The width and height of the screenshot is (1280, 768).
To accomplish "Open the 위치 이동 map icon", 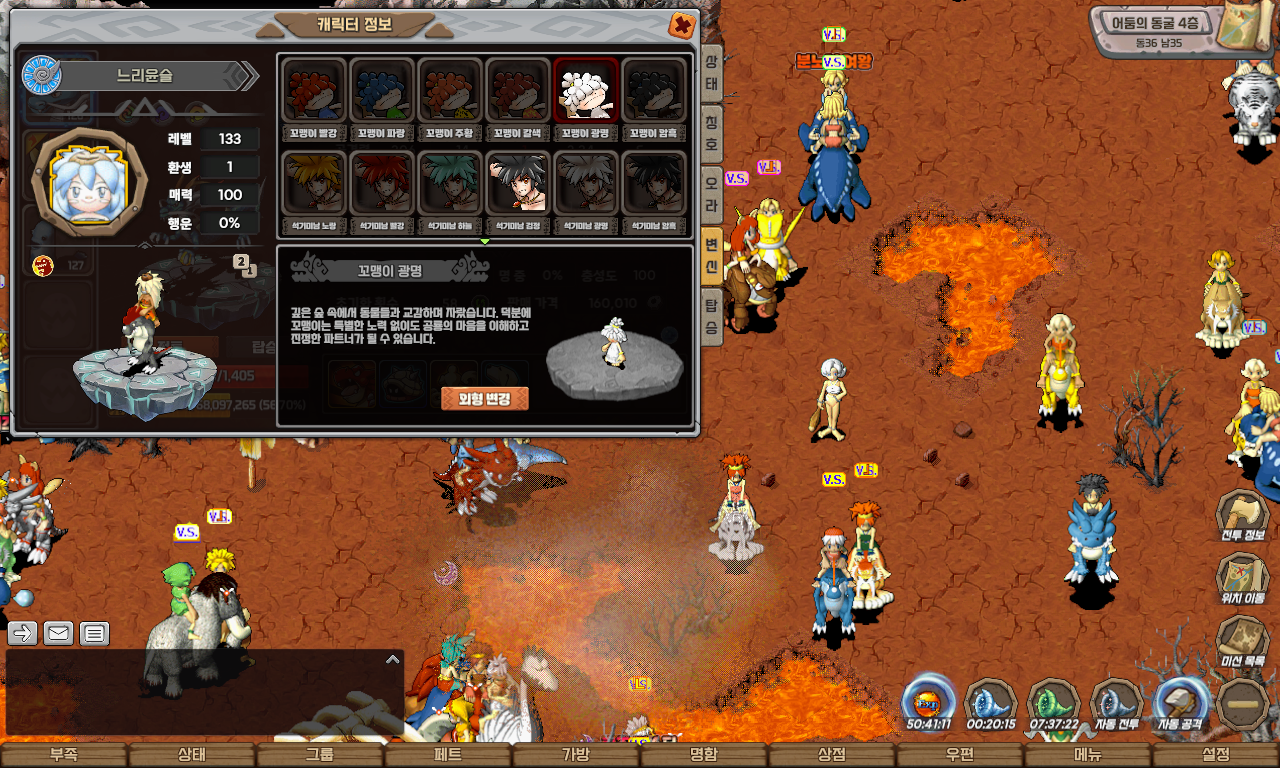I will click(1243, 580).
